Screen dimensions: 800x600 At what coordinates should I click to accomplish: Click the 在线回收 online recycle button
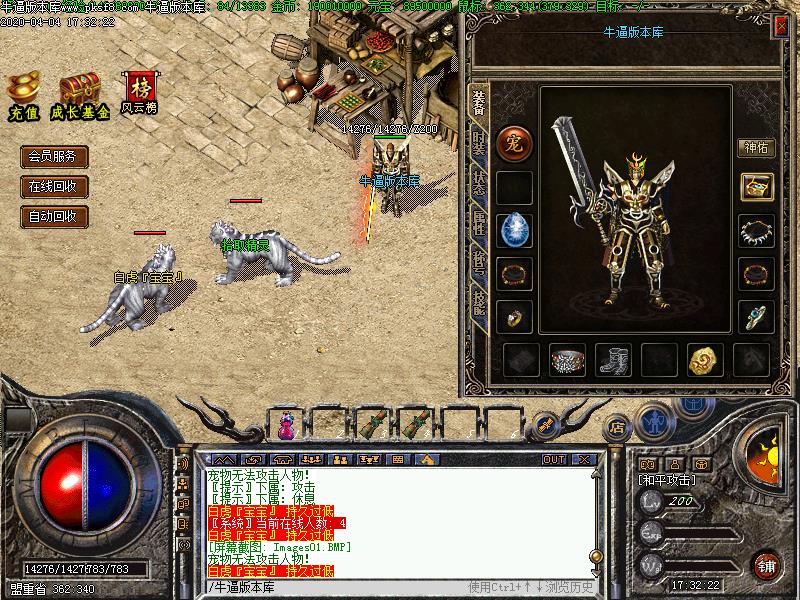click(x=54, y=186)
